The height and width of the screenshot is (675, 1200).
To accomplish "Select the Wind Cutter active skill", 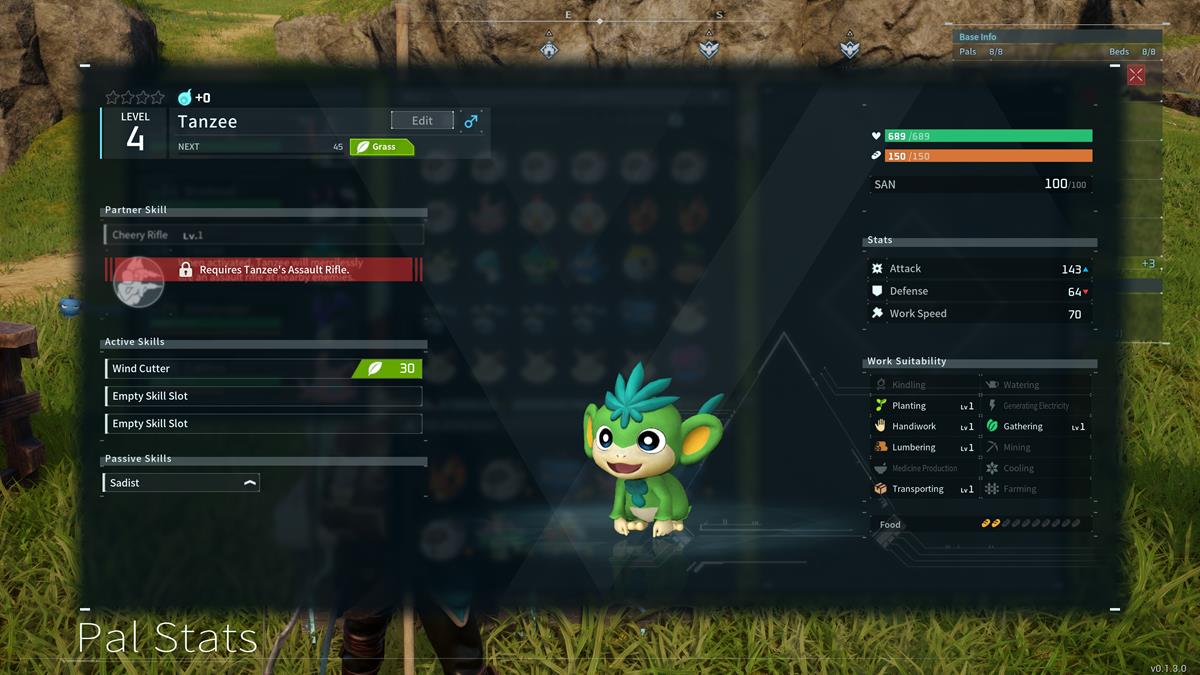I will [x=263, y=369].
